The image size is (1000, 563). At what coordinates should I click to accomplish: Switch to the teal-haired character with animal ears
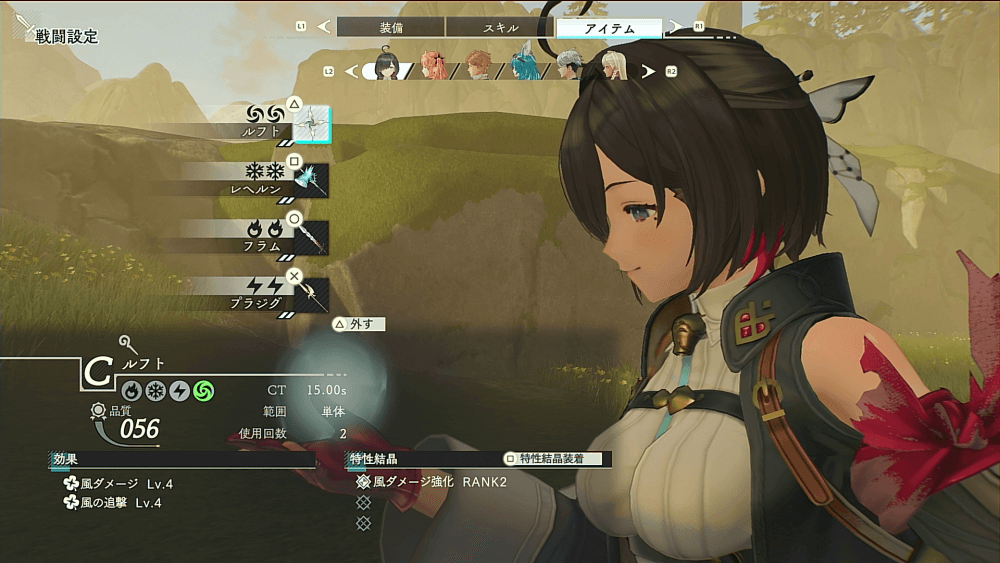(x=524, y=65)
